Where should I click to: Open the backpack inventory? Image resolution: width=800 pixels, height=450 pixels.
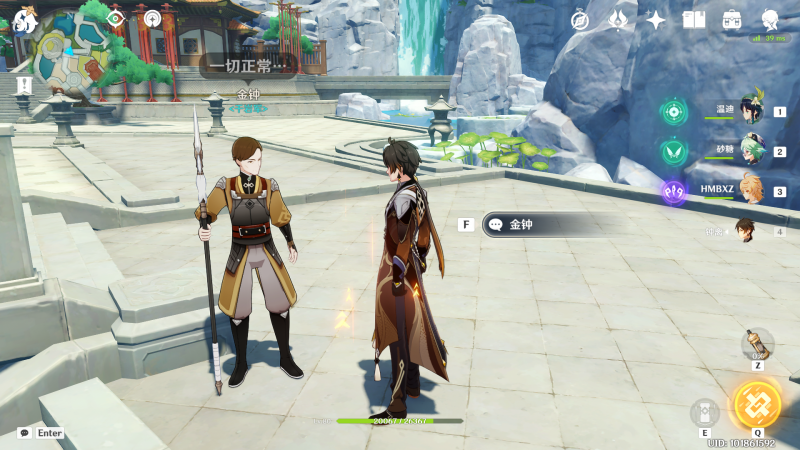732,20
